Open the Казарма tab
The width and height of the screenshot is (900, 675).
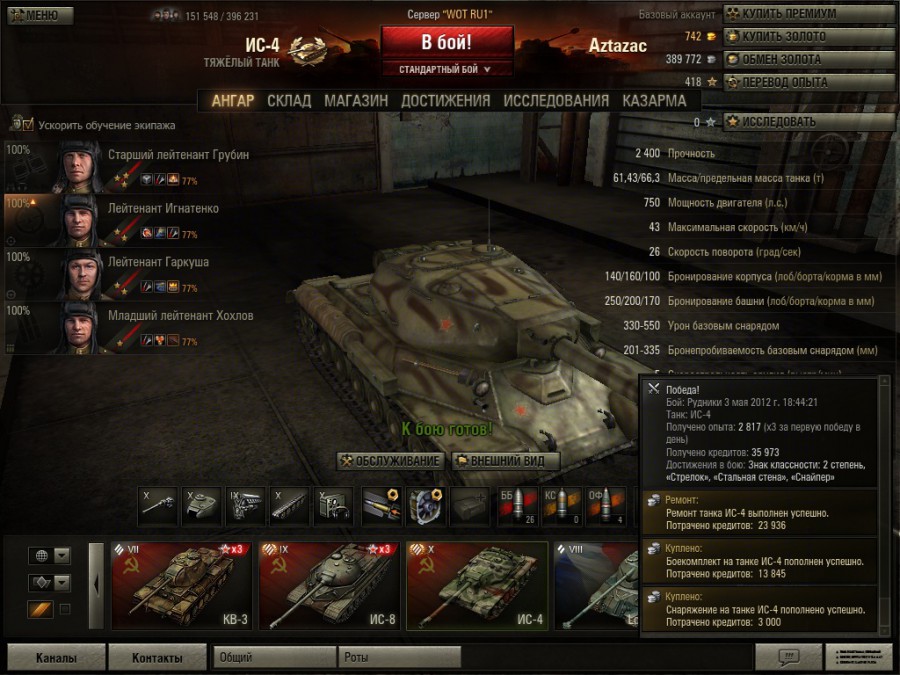[654, 101]
